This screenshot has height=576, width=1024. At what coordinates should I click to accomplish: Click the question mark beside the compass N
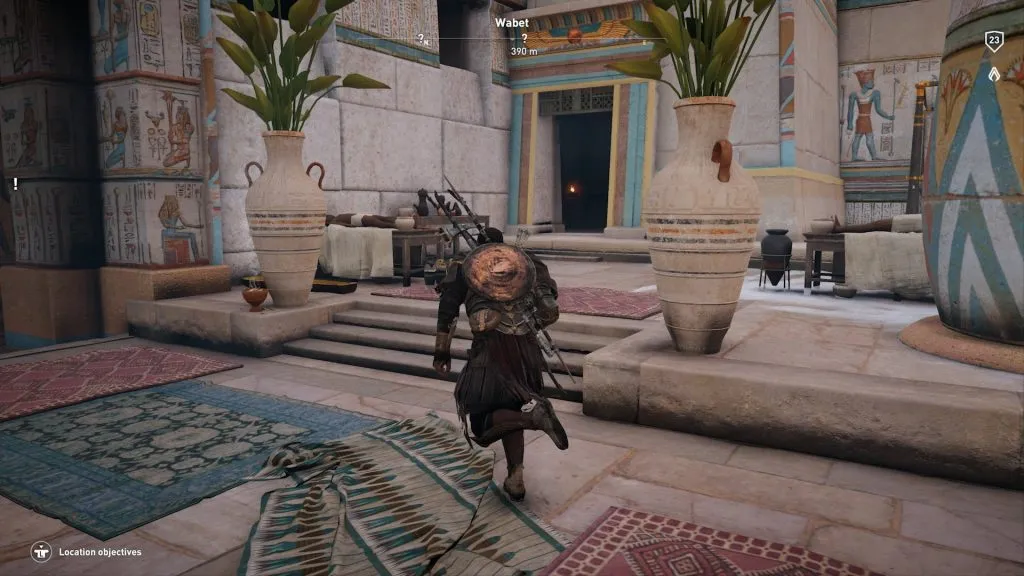coord(421,39)
